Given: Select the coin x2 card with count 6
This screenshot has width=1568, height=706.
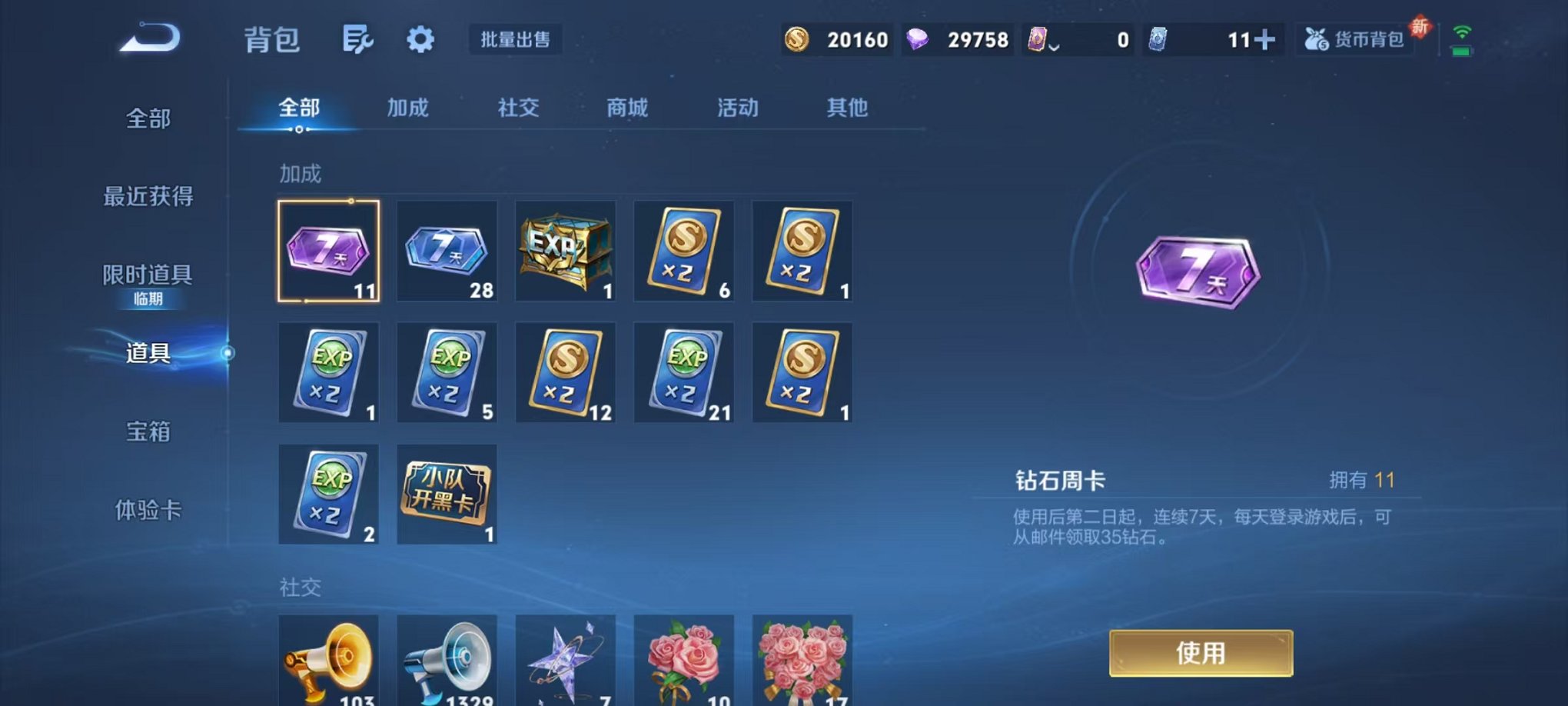Looking at the screenshot, I should click(683, 250).
